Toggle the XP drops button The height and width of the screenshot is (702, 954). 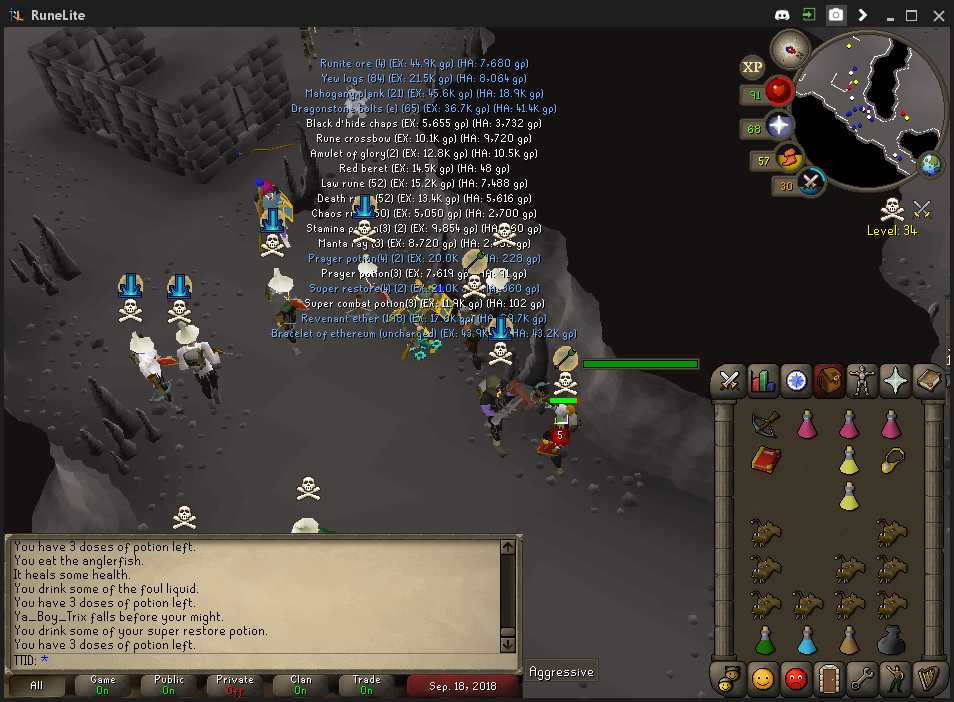(752, 67)
